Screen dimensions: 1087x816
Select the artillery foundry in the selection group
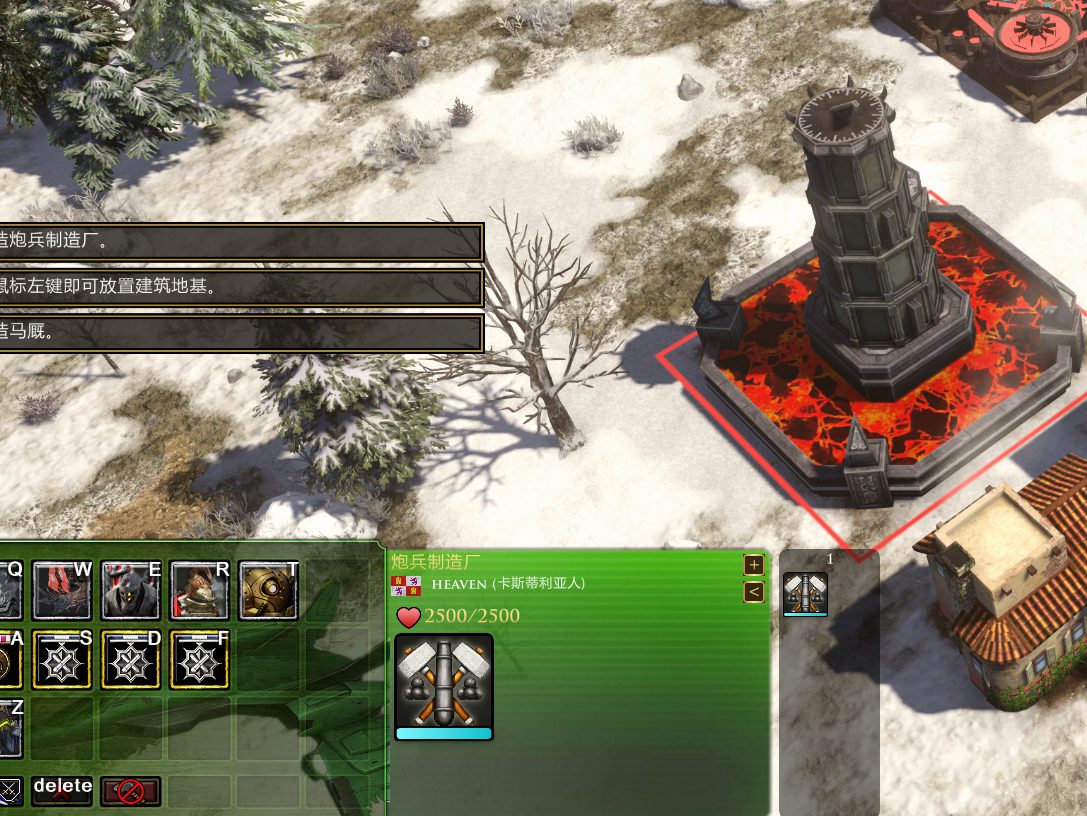point(805,593)
